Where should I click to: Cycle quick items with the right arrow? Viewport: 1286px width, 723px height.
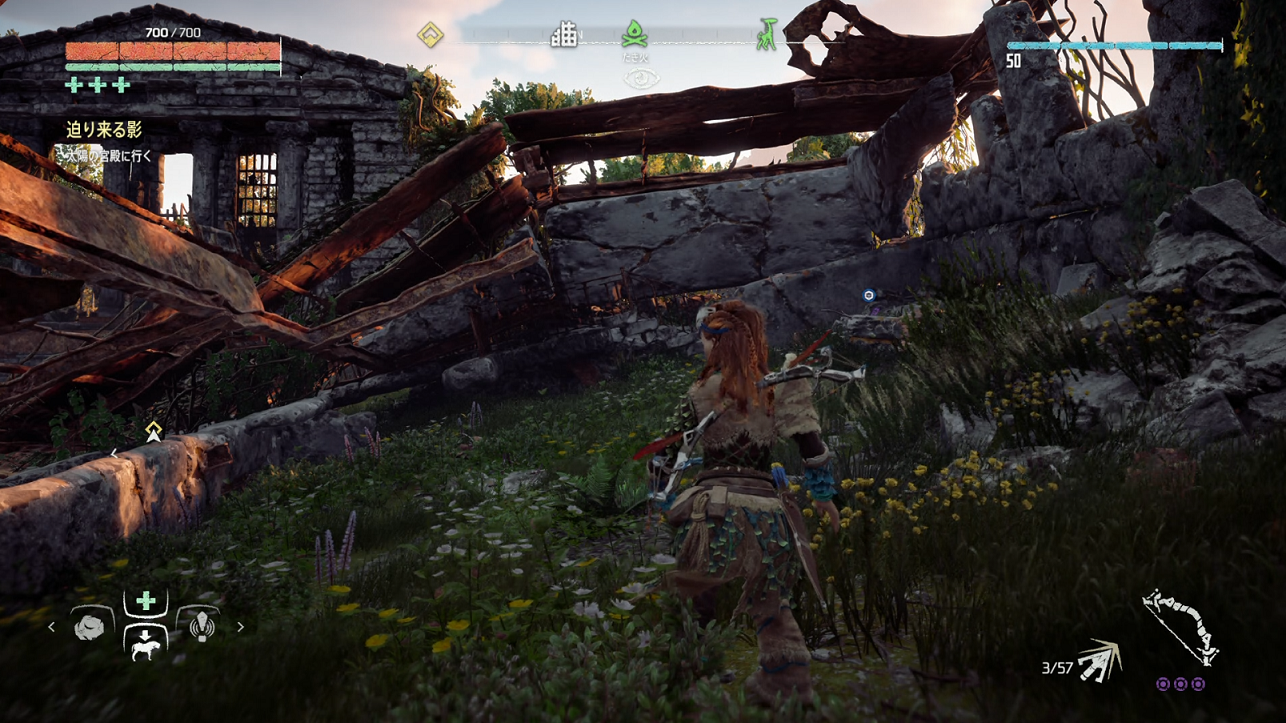point(240,627)
